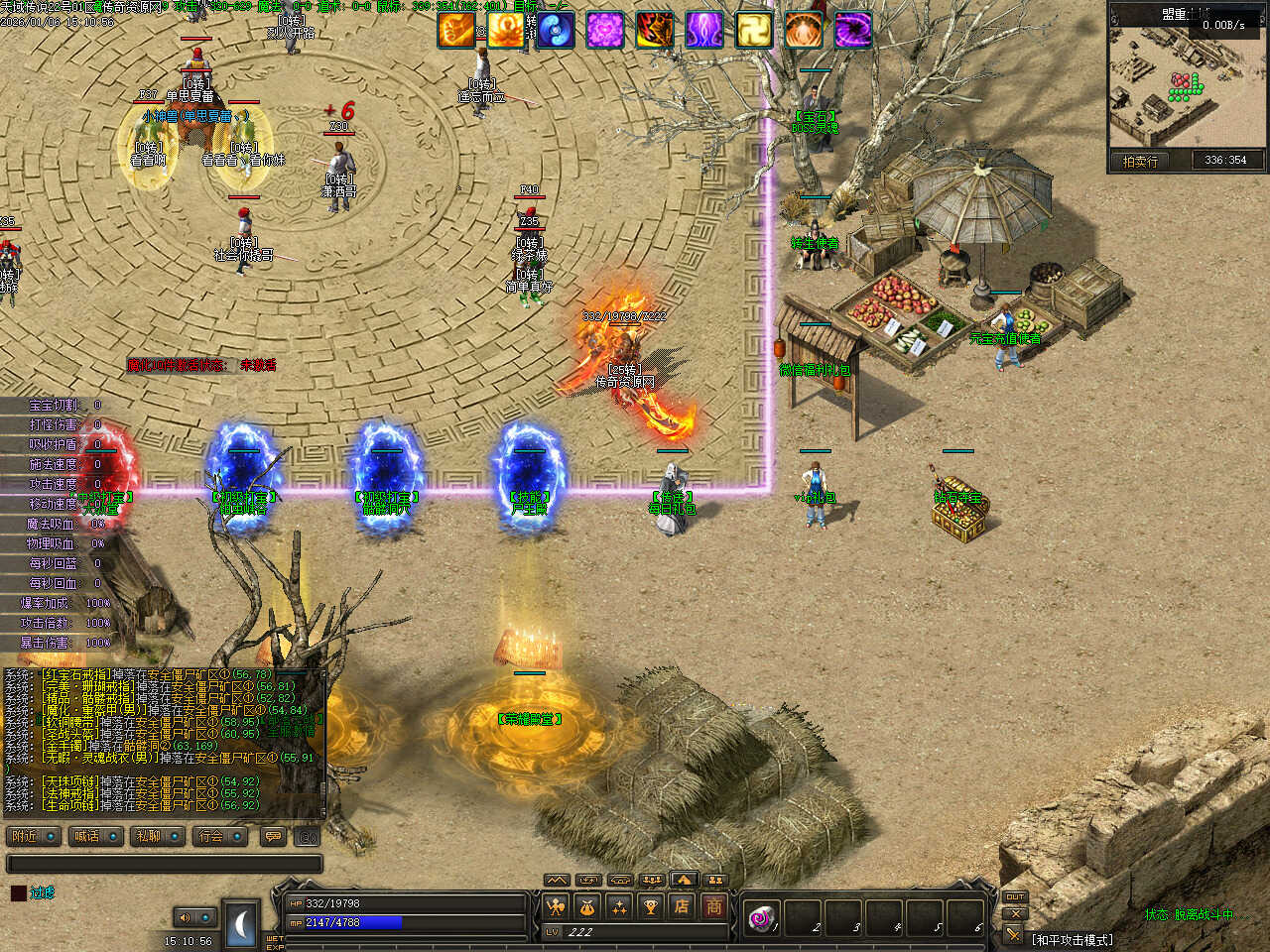
Task: Toggle the 和平攻击模式 attack mode label
Action: 1072,939
